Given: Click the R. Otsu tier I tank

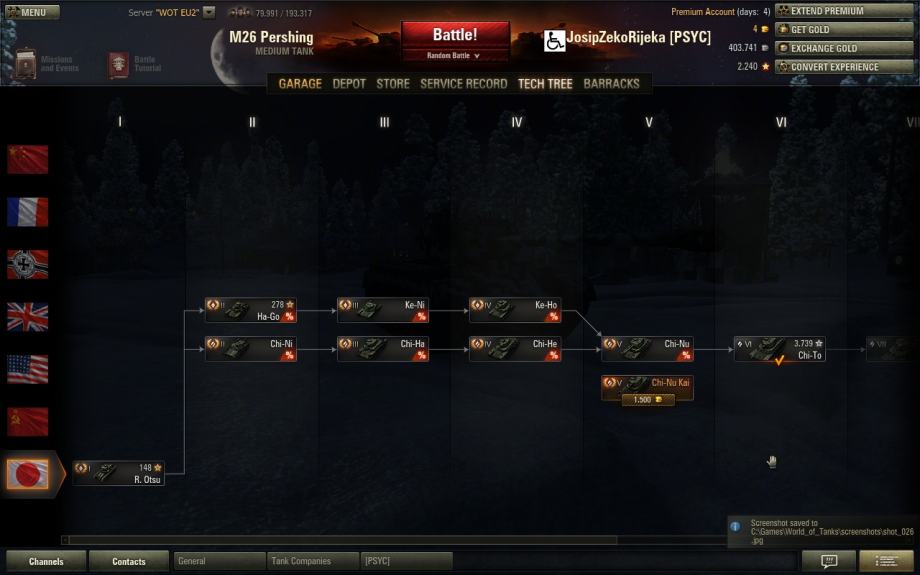Looking at the screenshot, I should point(118,473).
